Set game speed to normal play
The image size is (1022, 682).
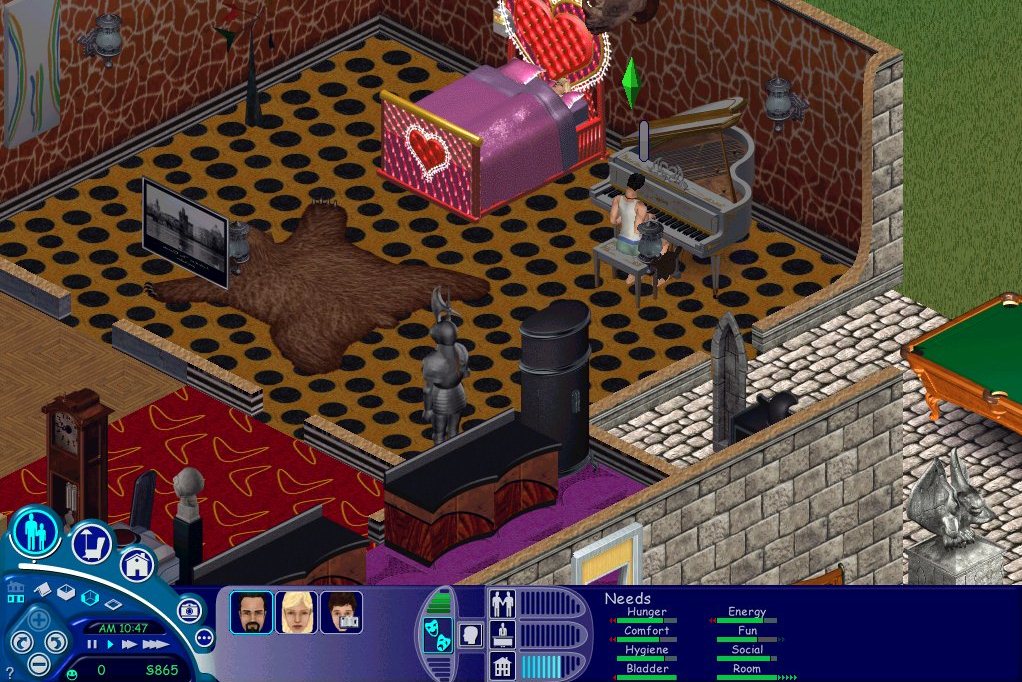[110, 645]
